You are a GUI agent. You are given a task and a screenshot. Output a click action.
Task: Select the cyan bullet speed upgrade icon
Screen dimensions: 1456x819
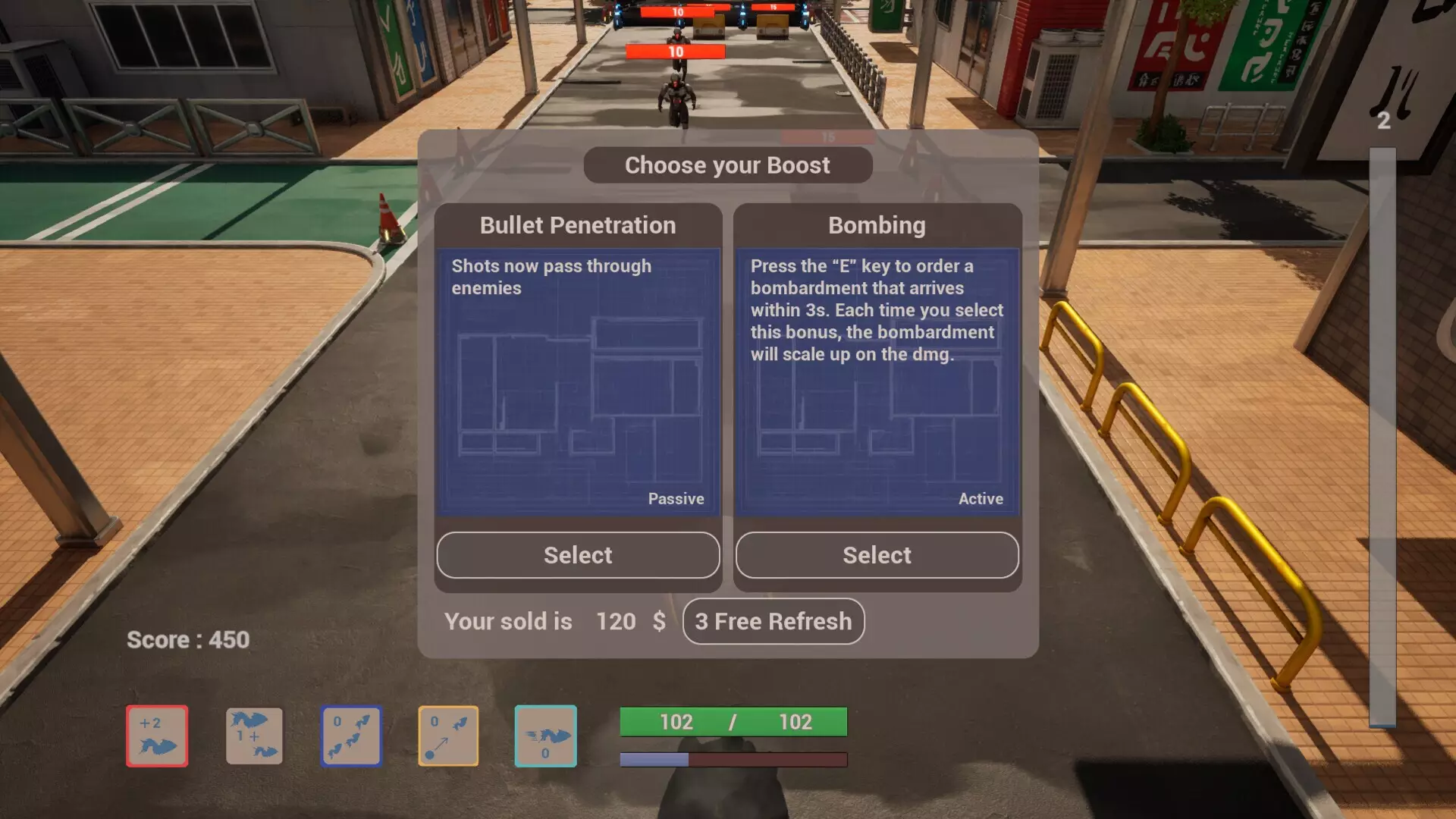pyautogui.click(x=546, y=736)
